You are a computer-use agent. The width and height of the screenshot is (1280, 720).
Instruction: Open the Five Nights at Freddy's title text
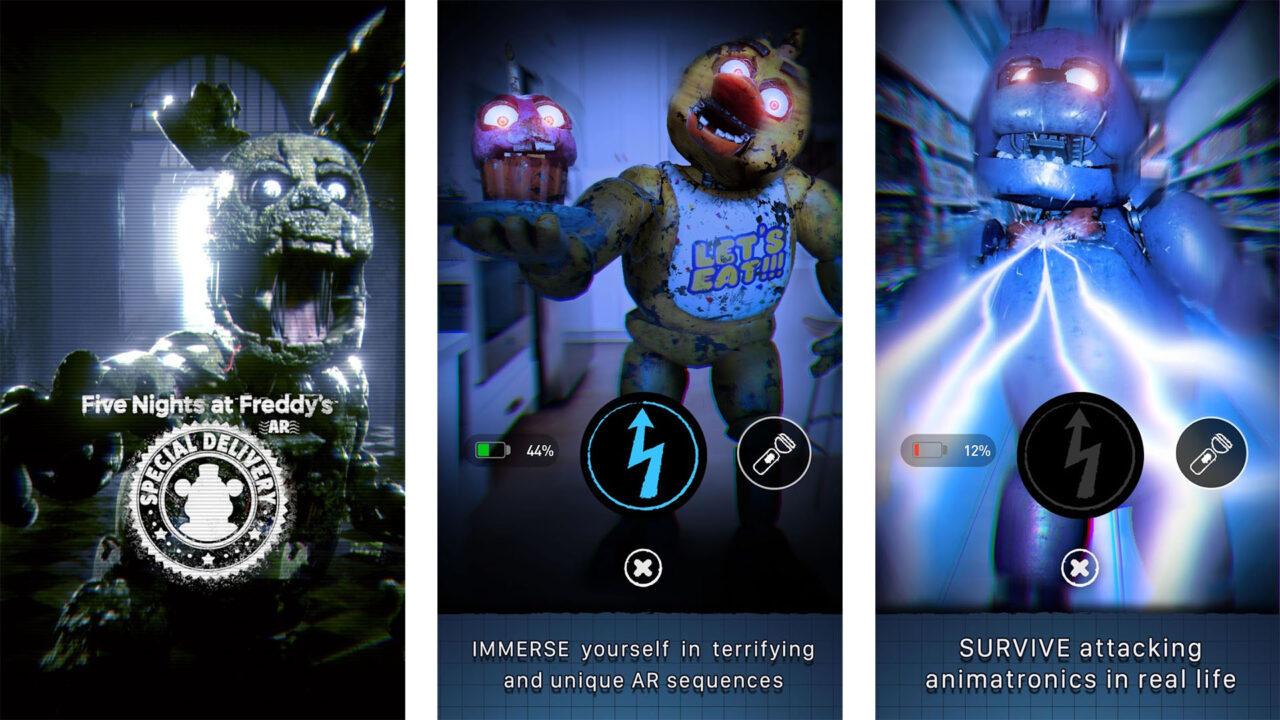[x=207, y=402]
